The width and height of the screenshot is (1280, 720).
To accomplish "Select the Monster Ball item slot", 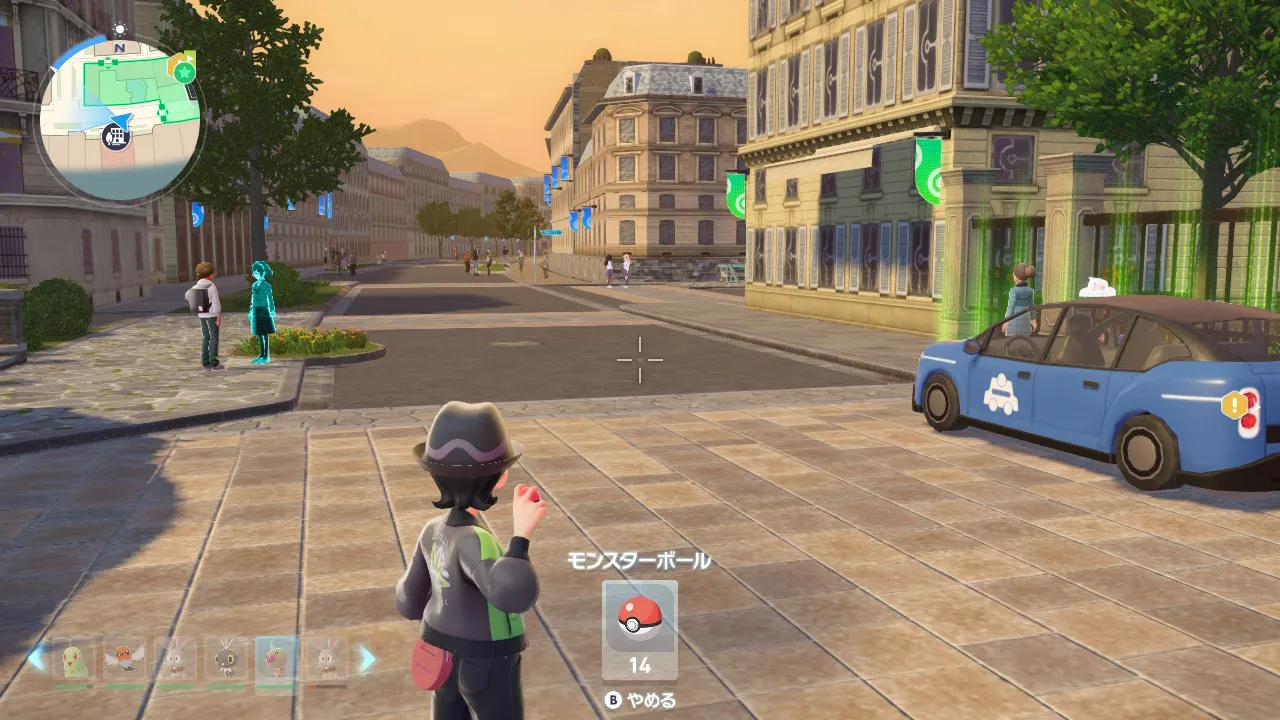I will (639, 629).
